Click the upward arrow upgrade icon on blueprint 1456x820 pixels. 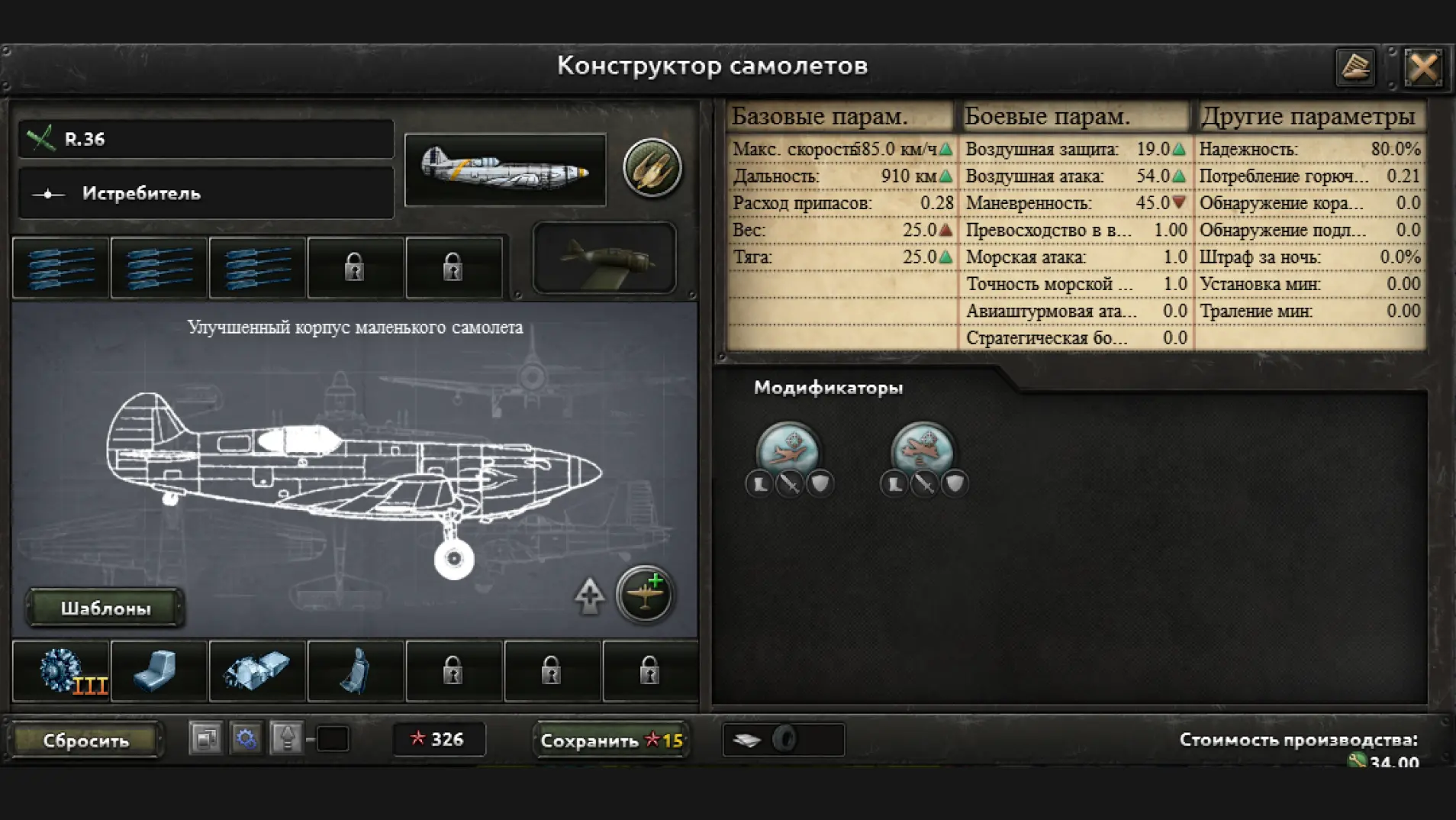click(589, 596)
